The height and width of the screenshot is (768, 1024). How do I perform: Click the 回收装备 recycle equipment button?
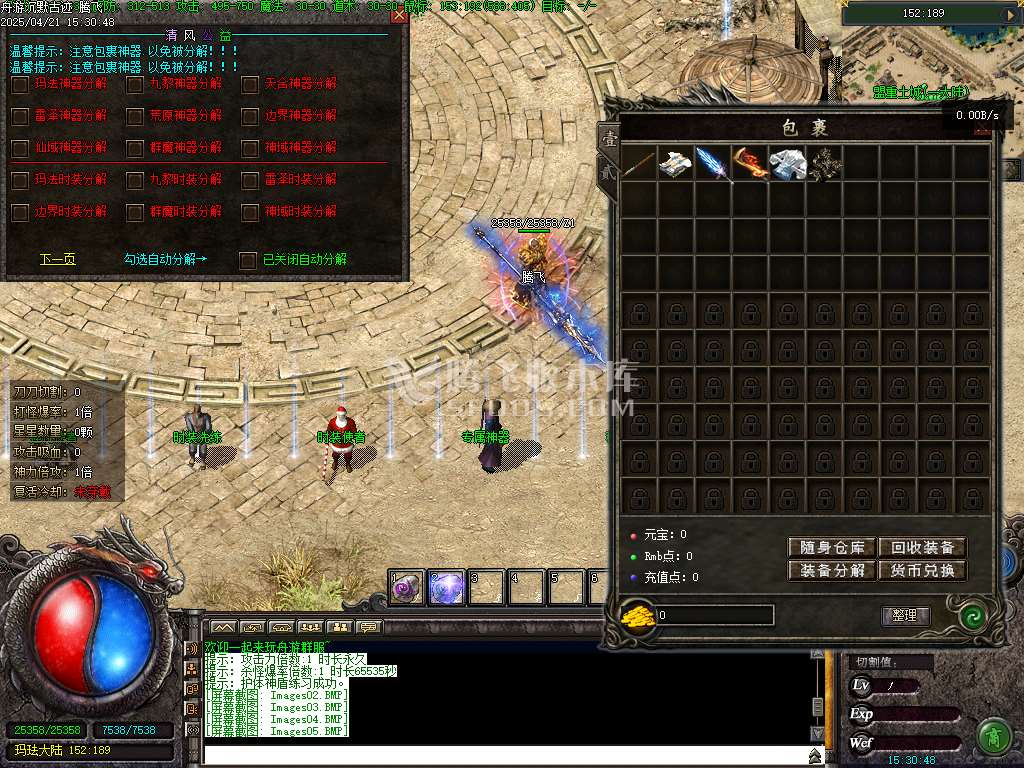click(x=922, y=547)
